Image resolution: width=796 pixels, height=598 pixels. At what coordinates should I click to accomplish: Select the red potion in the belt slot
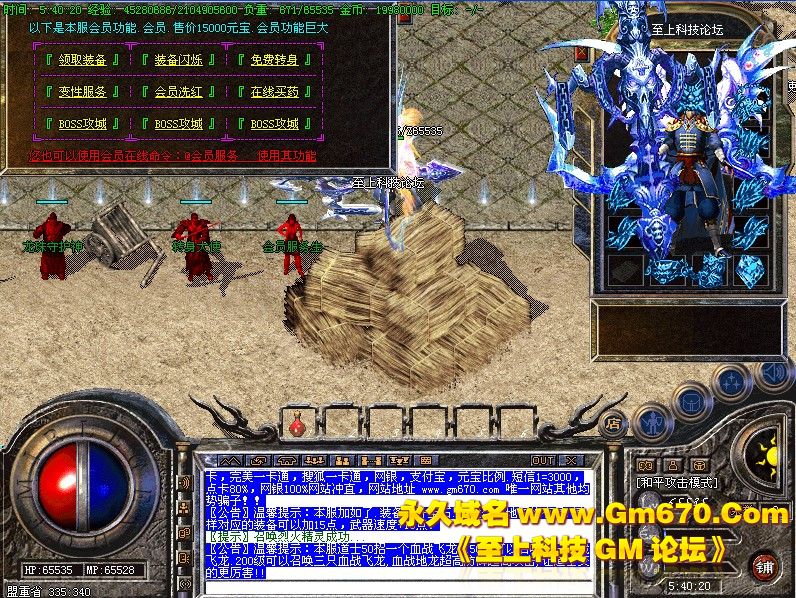tap(297, 426)
